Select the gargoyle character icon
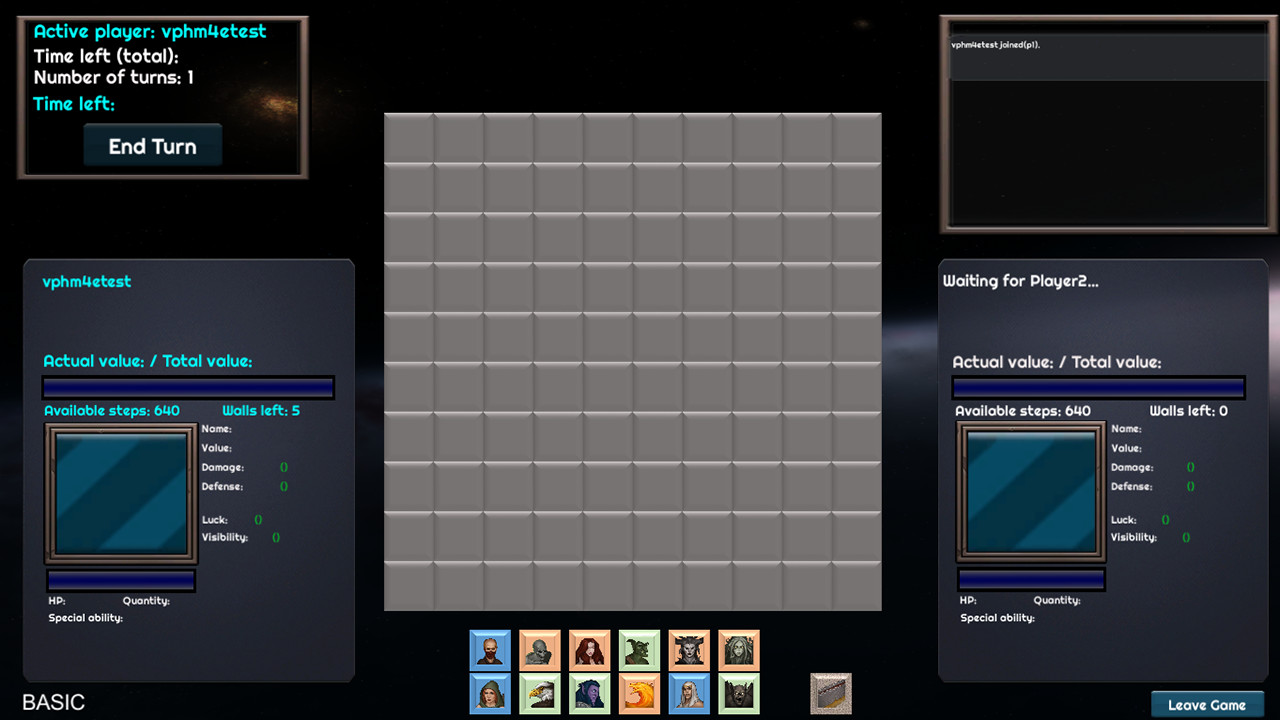 (739, 694)
